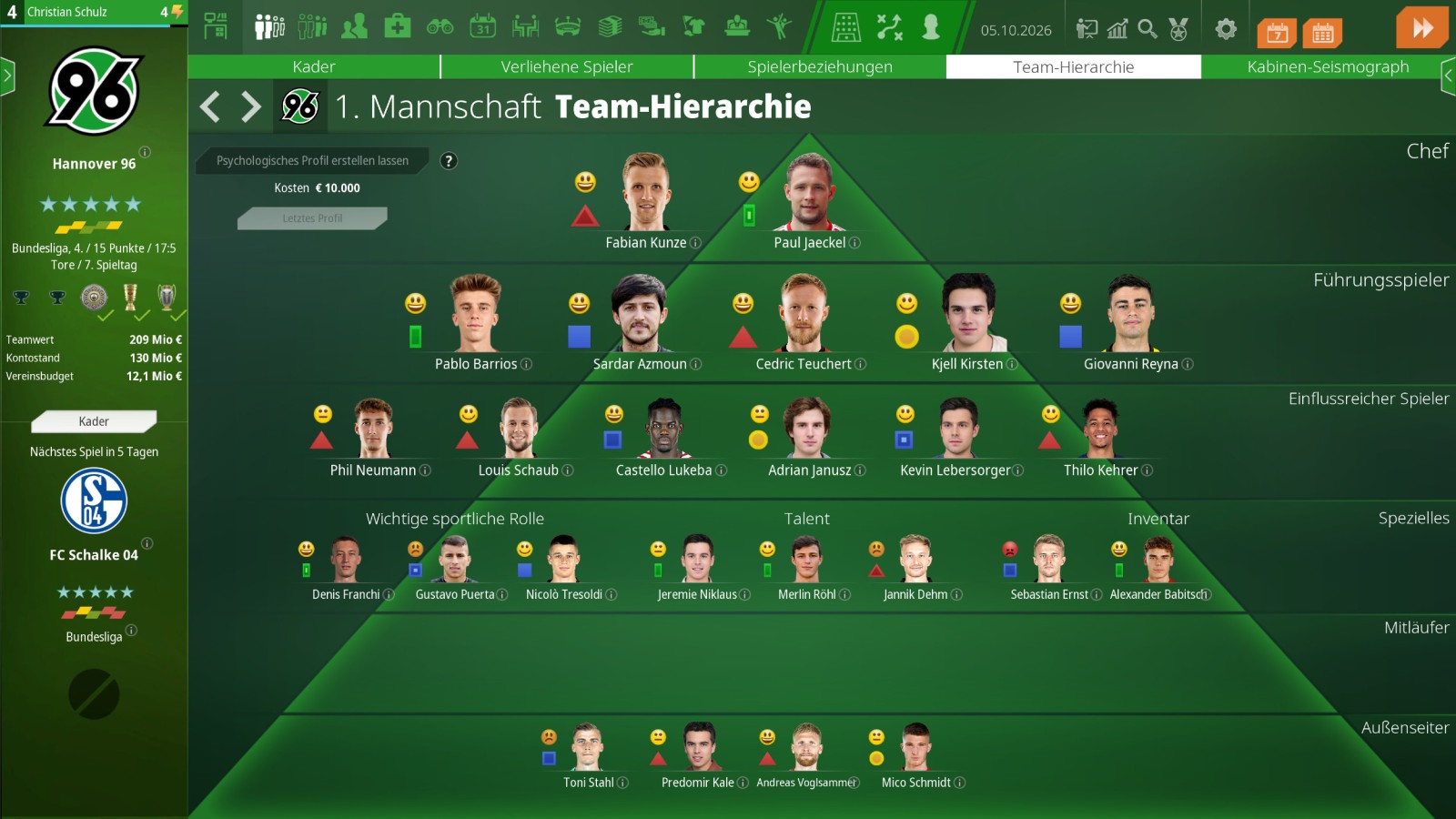Go to next team with right arrow
The width and height of the screenshot is (1456, 819).
click(251, 107)
